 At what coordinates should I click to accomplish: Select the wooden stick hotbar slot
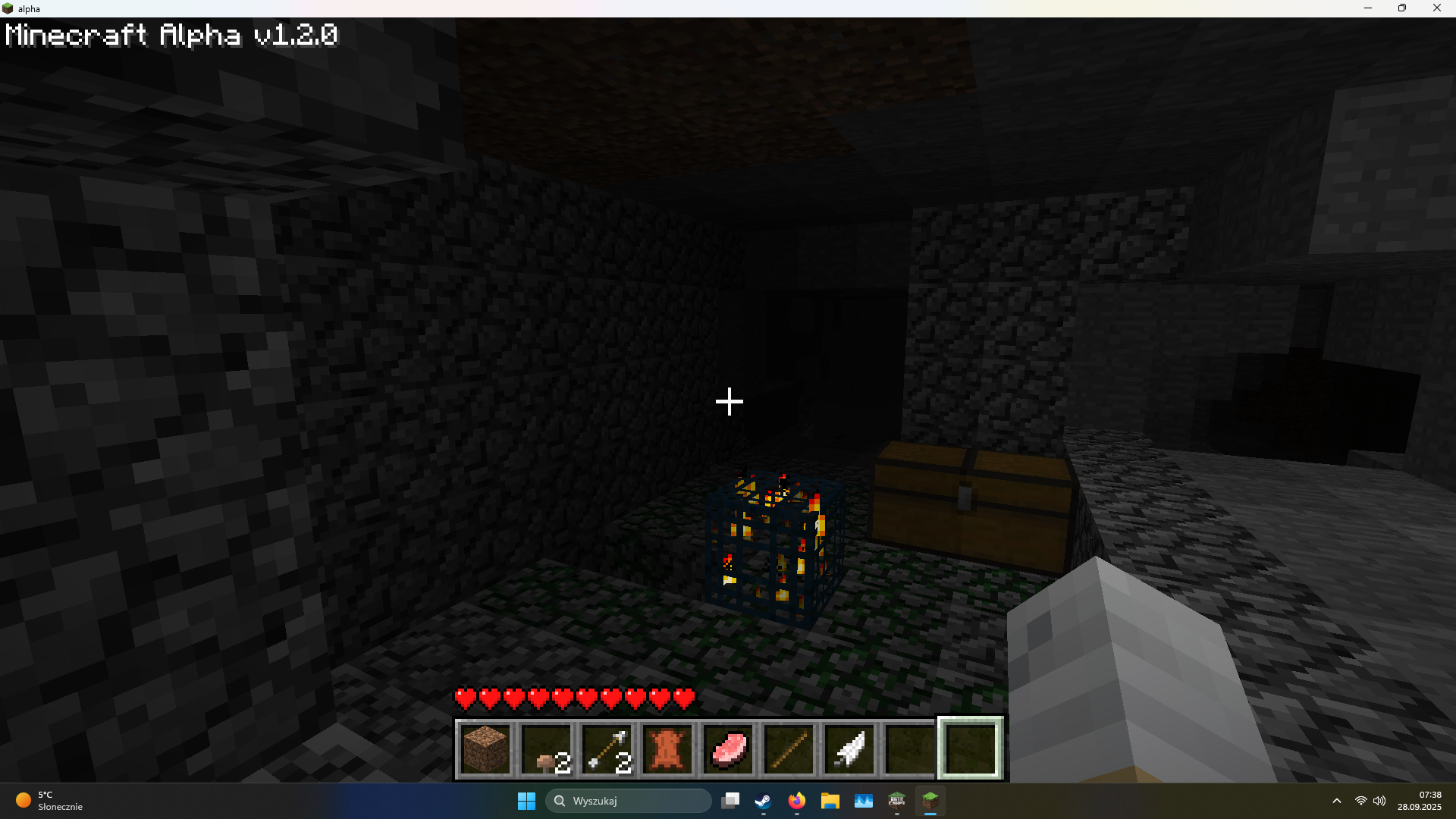pyautogui.click(x=789, y=749)
